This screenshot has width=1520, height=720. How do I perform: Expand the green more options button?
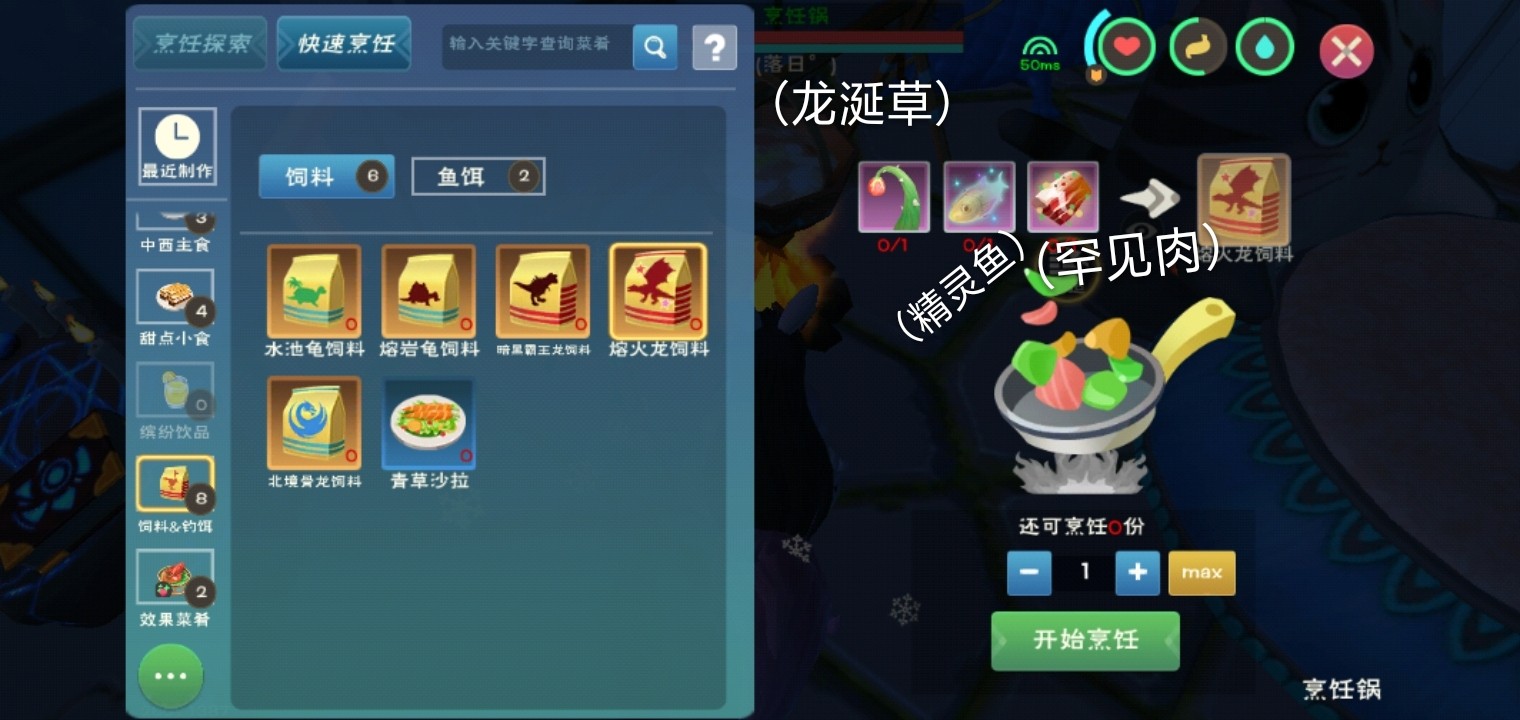click(171, 676)
